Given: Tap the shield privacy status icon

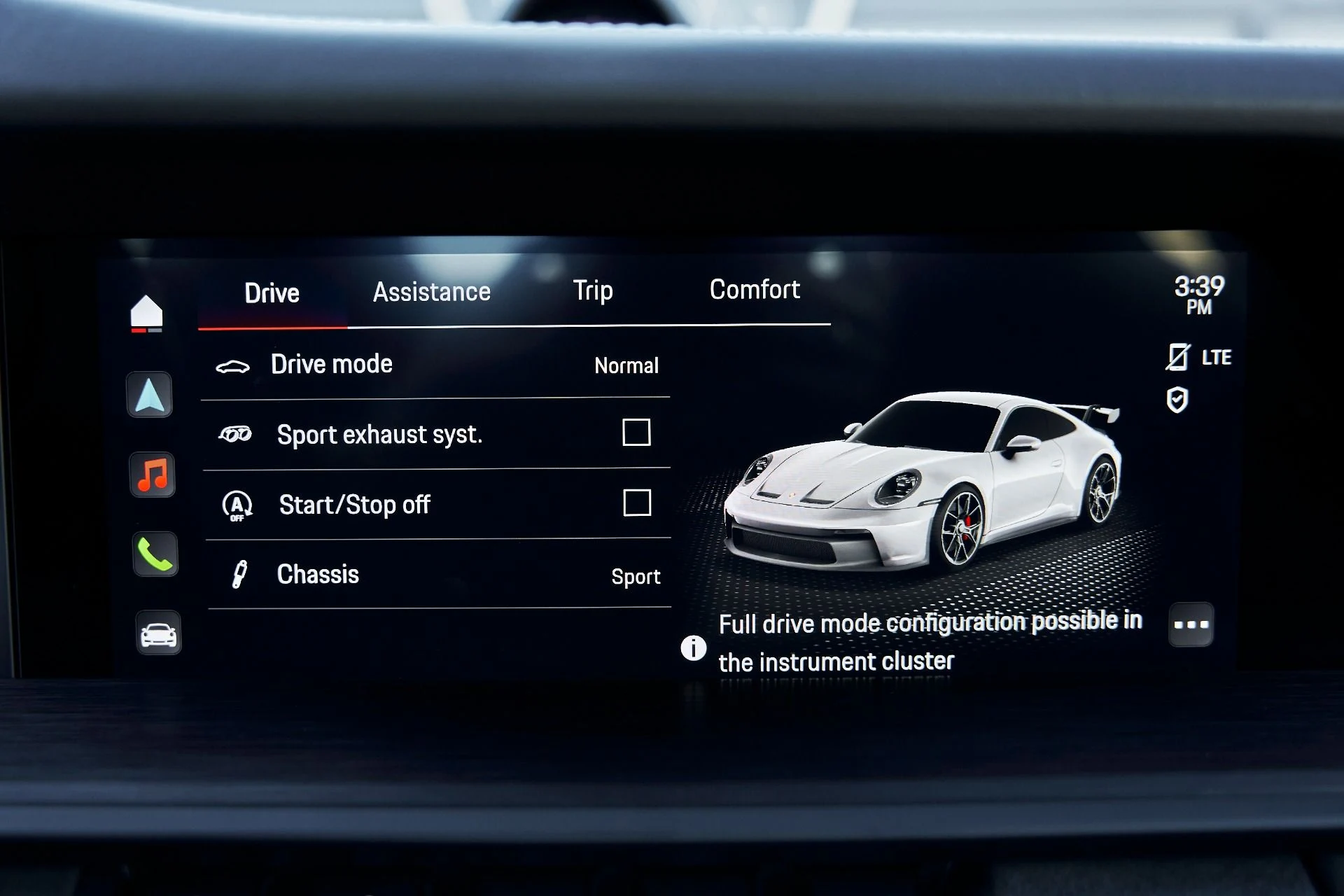Looking at the screenshot, I should 1177,400.
